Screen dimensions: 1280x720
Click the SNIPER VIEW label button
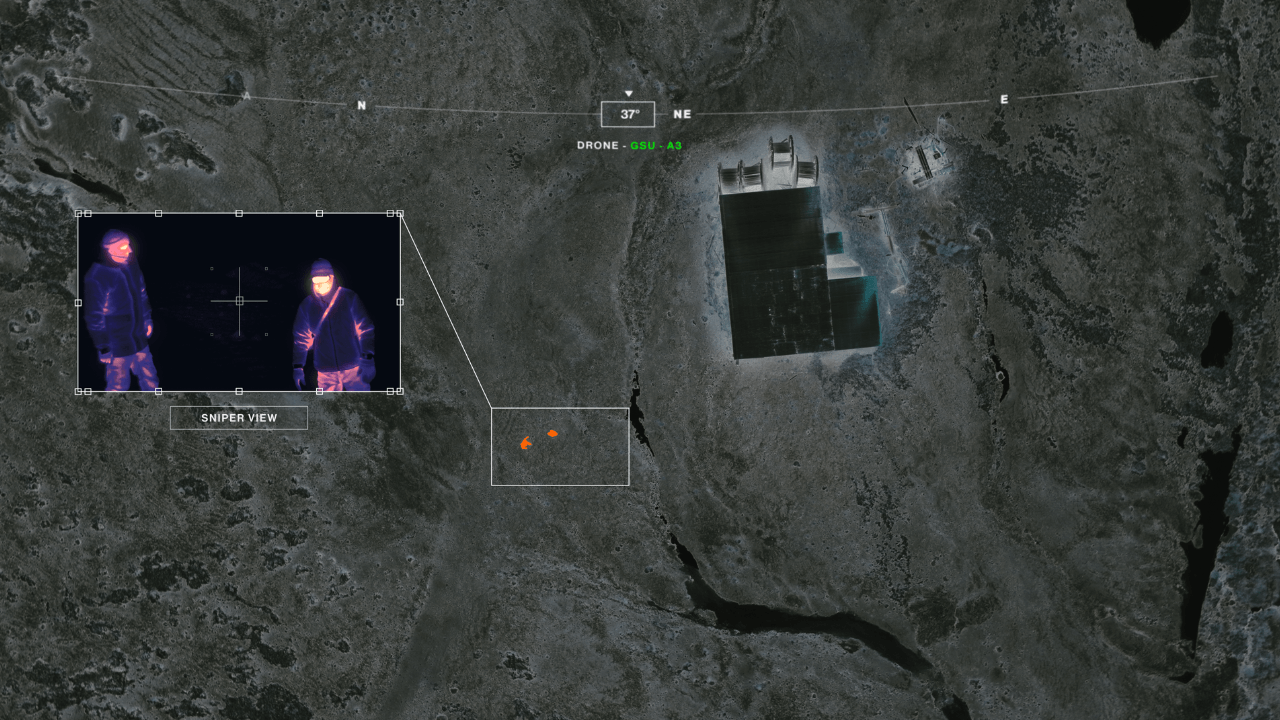pyautogui.click(x=240, y=417)
